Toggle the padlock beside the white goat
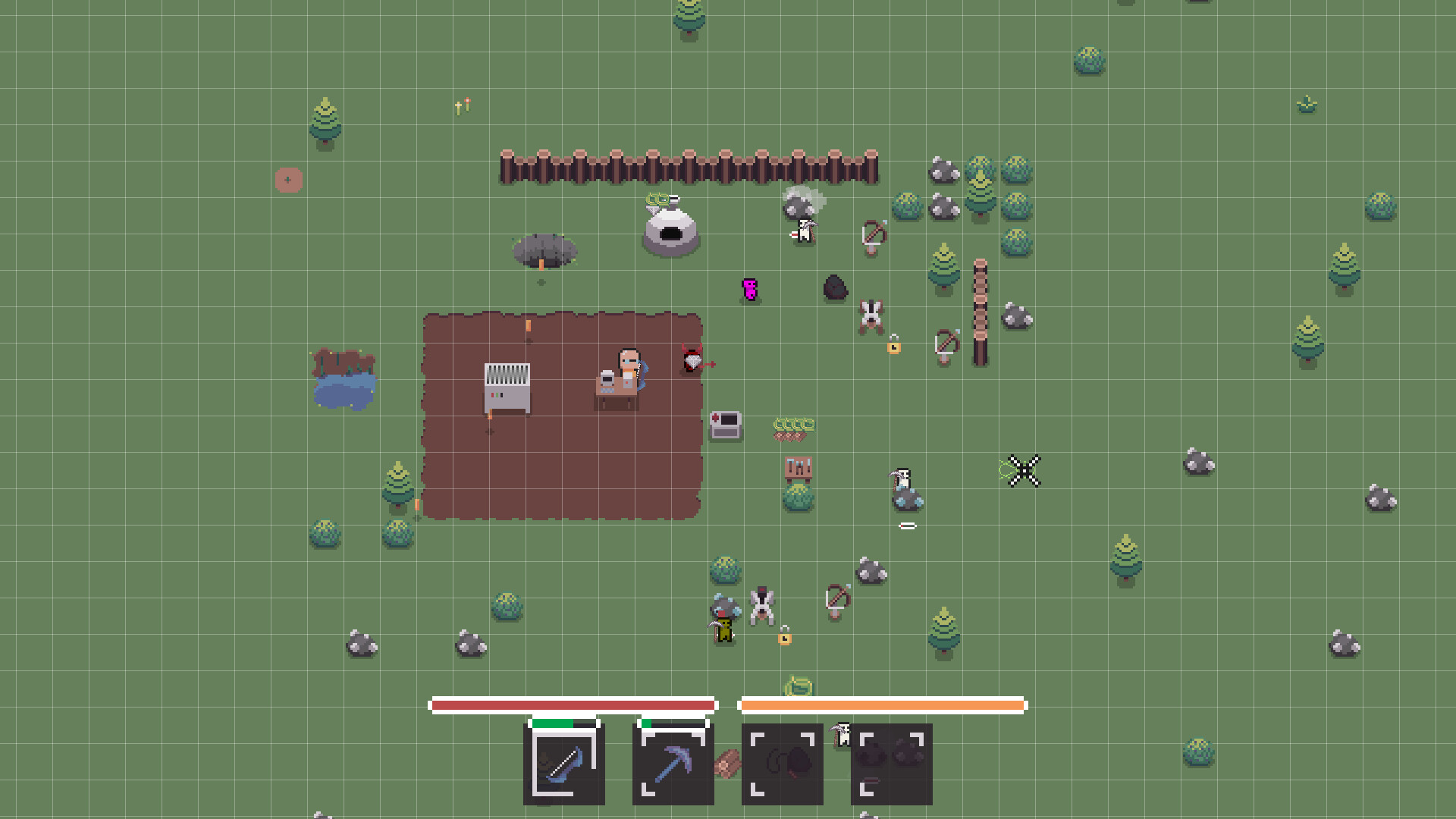The height and width of the screenshot is (819, 1456). pos(894,345)
